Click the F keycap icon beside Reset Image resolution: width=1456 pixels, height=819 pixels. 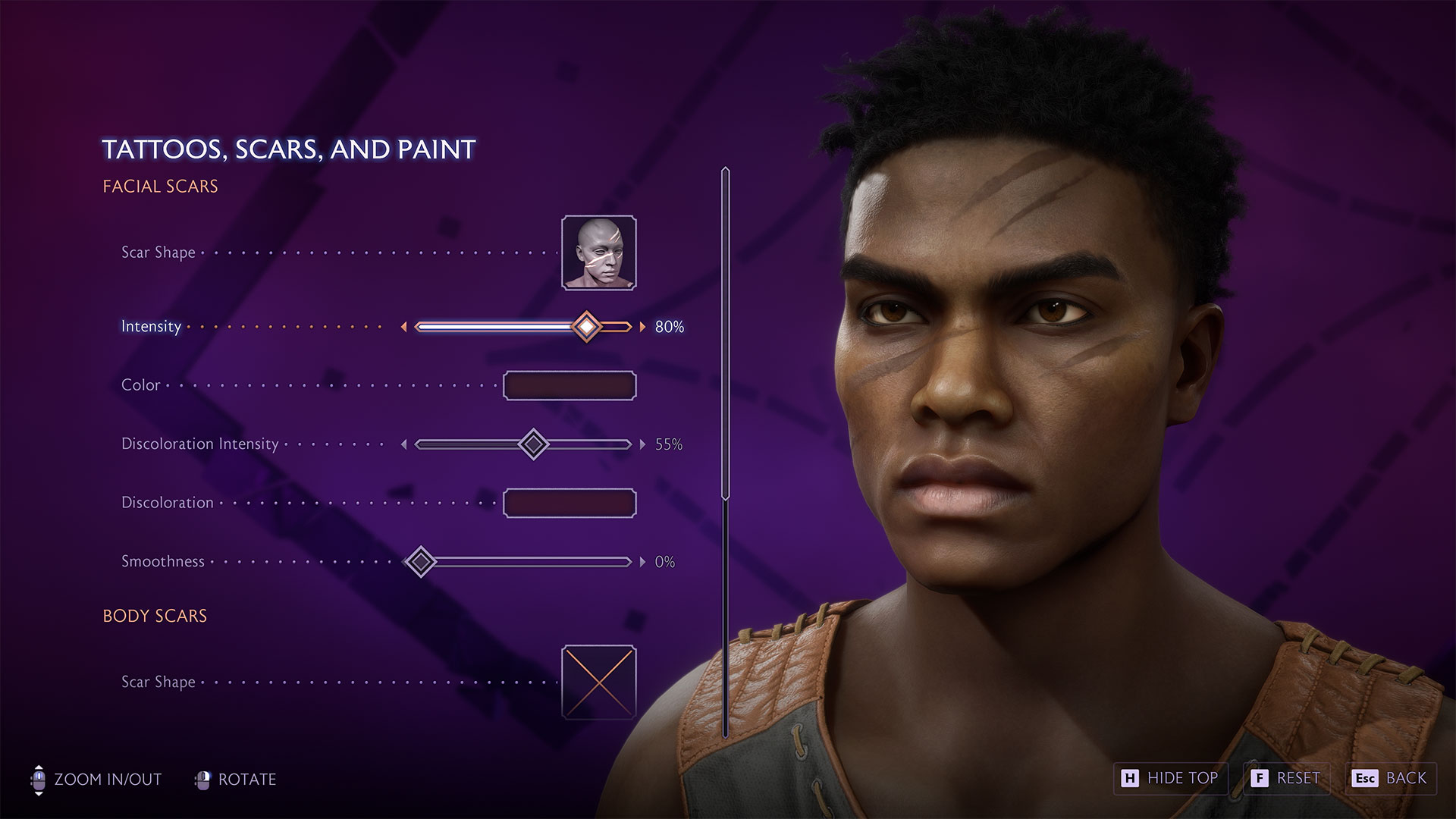(1260, 778)
